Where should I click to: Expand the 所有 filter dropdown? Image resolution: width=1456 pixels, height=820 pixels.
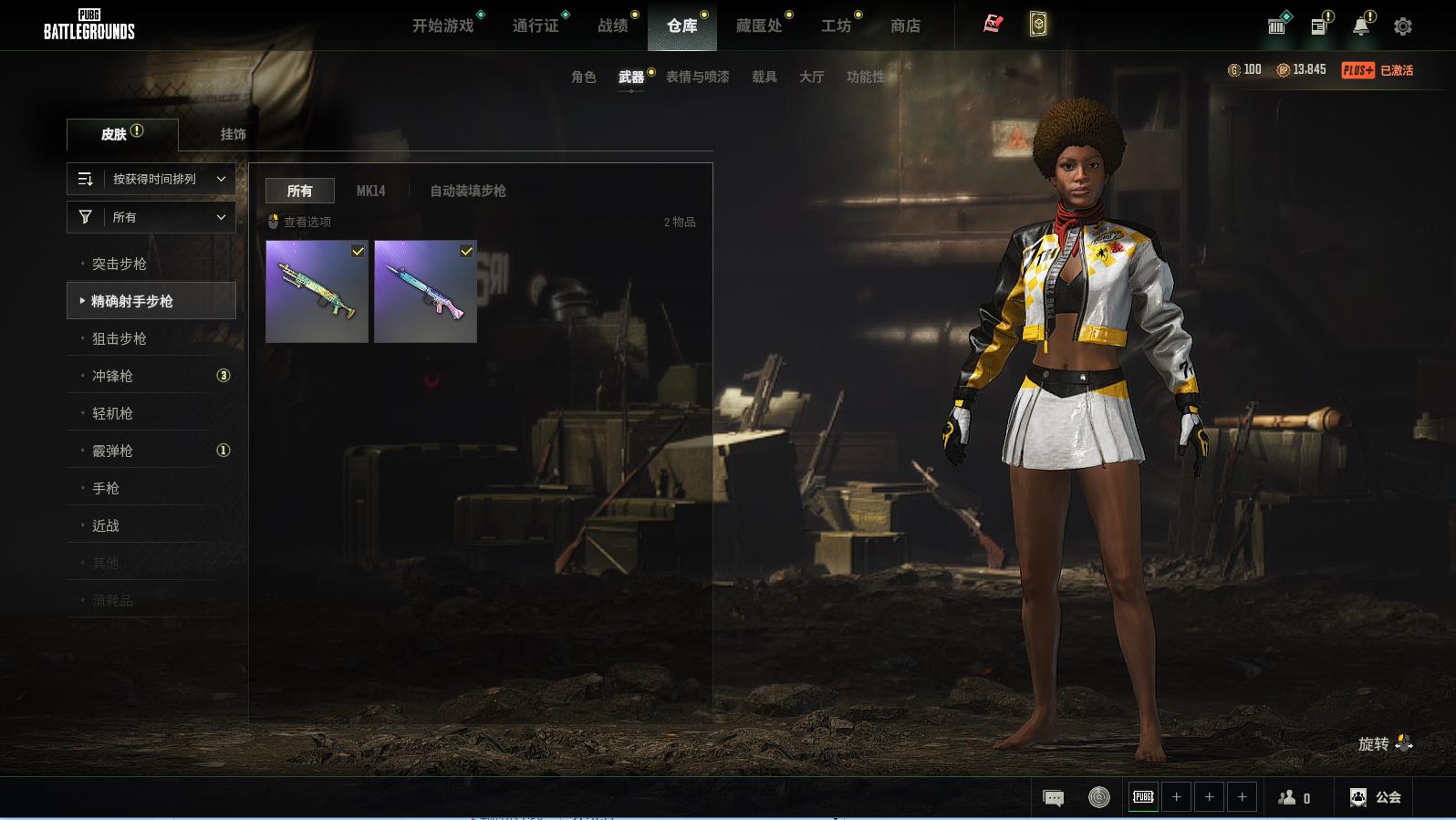[x=151, y=217]
